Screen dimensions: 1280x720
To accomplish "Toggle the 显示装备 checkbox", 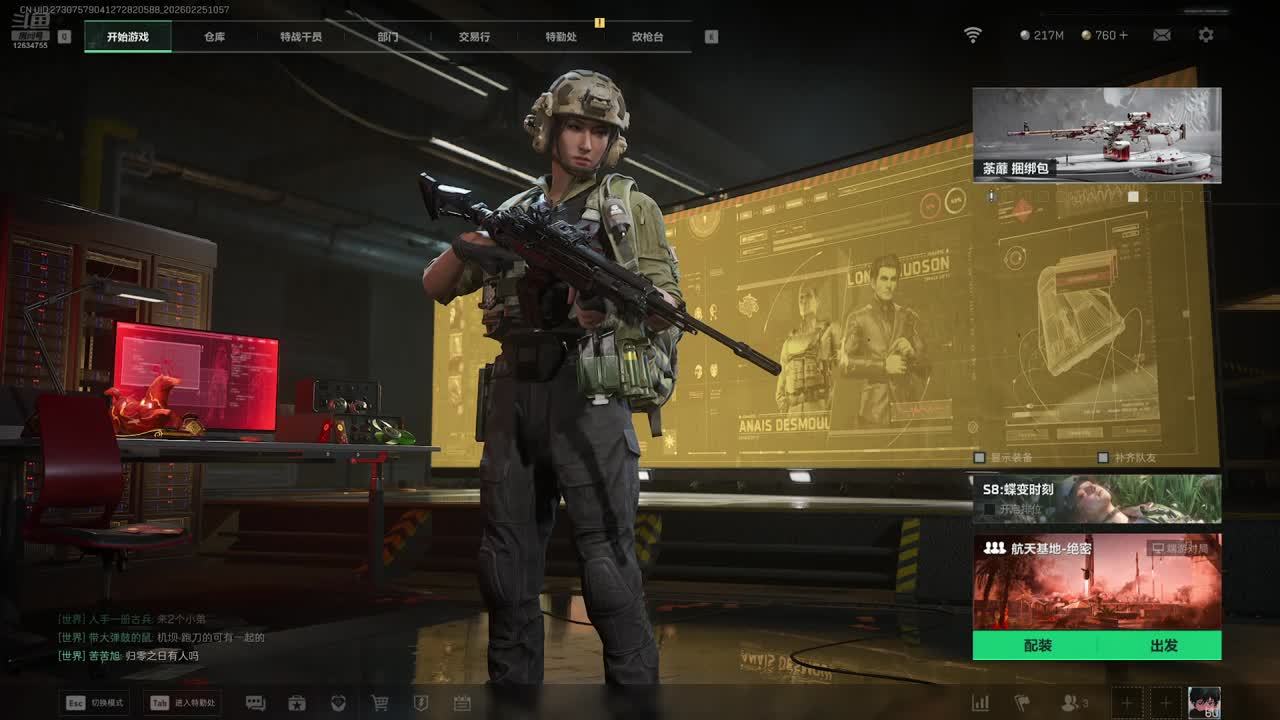I will (x=980, y=458).
